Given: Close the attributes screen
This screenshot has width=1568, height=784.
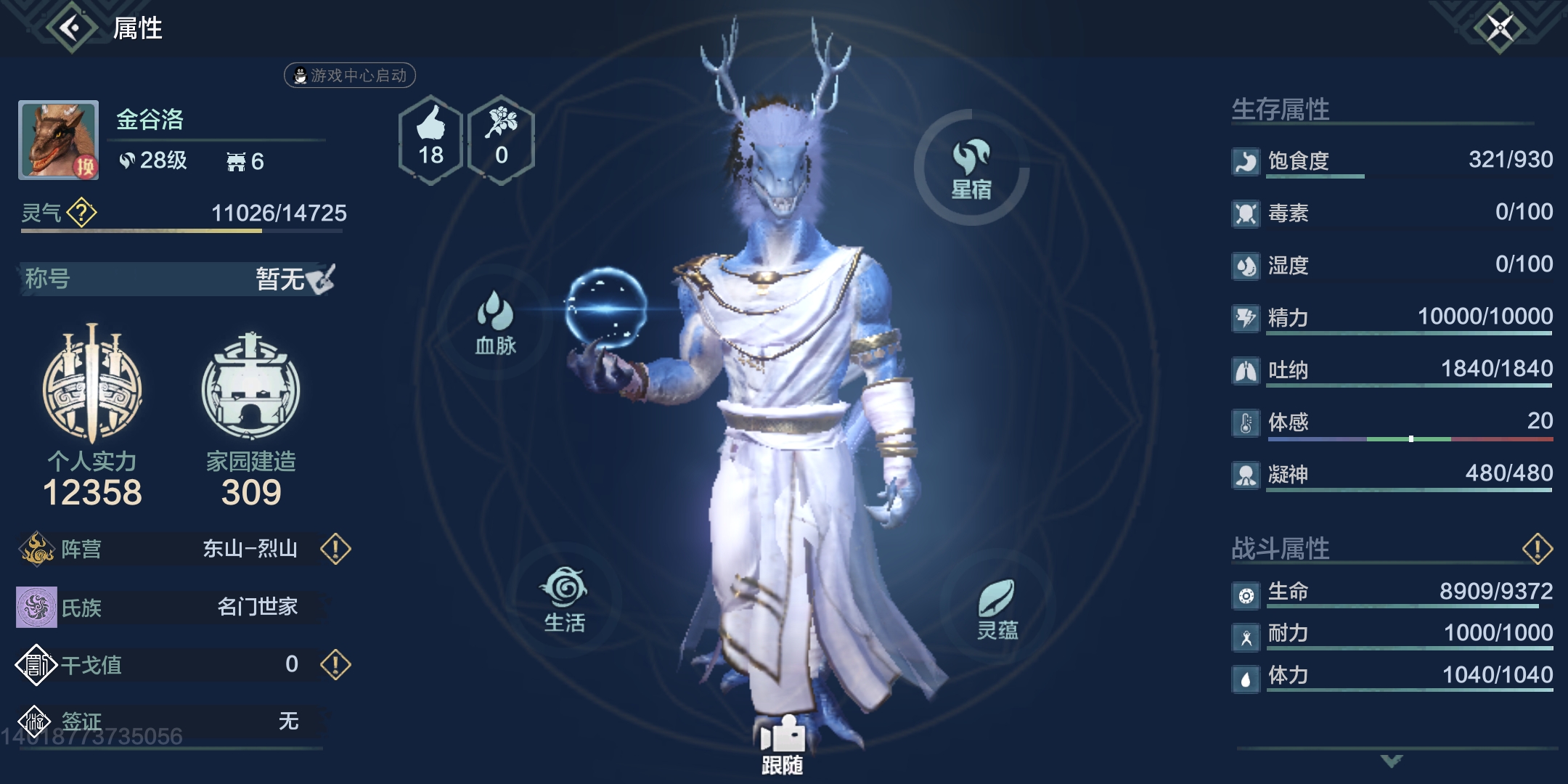Looking at the screenshot, I should point(1500,28).
